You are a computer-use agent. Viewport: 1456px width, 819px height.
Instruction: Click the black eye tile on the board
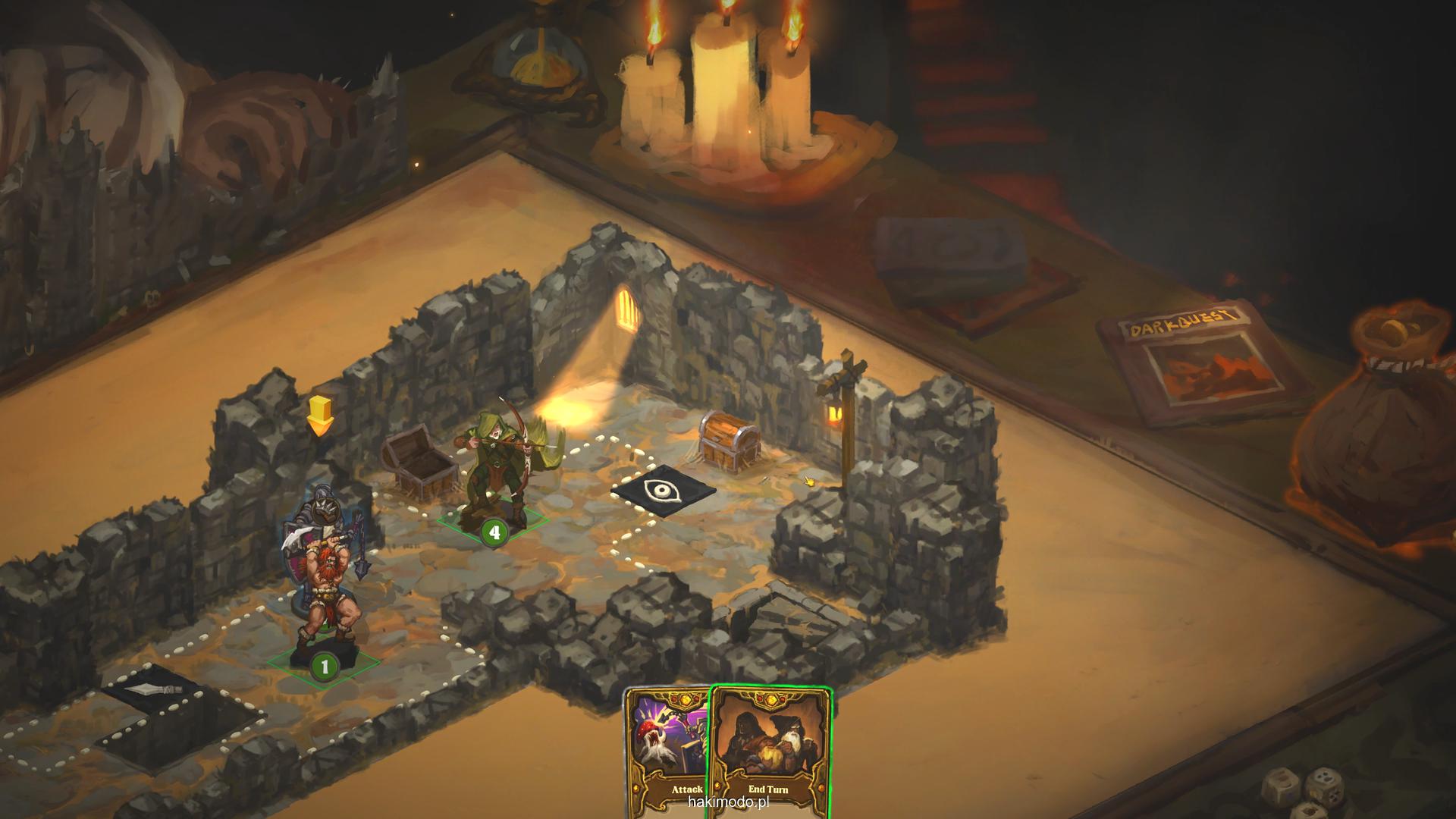pyautogui.click(x=664, y=491)
